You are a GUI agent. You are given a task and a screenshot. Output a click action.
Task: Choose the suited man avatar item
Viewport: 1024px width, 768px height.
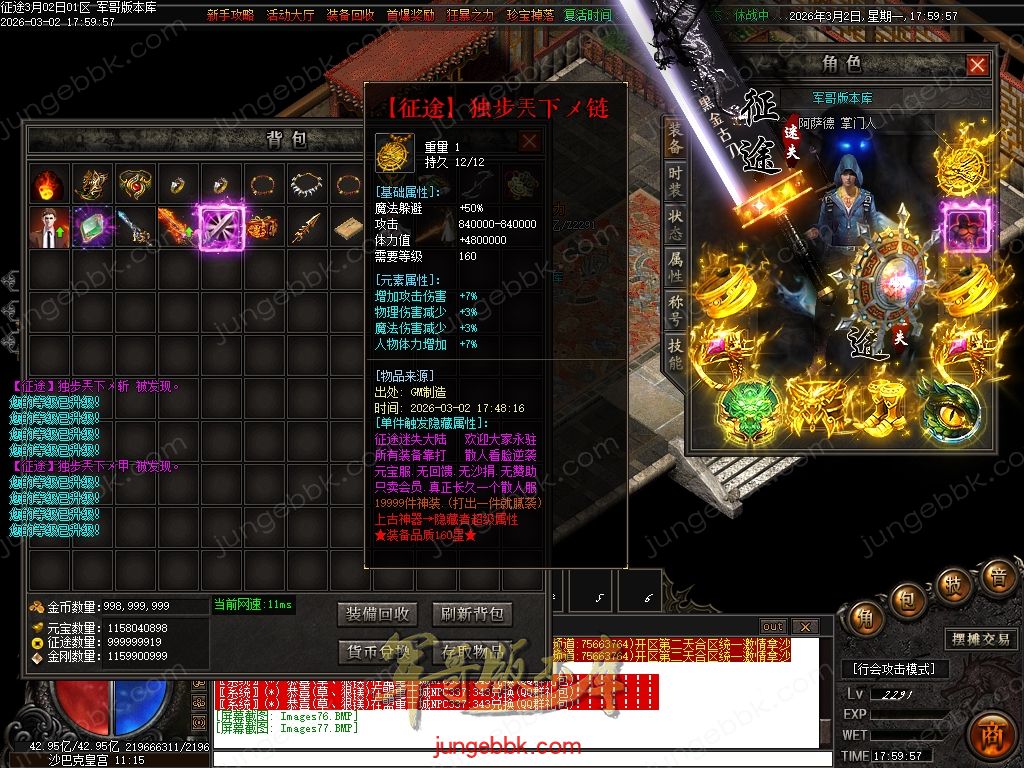click(x=47, y=227)
